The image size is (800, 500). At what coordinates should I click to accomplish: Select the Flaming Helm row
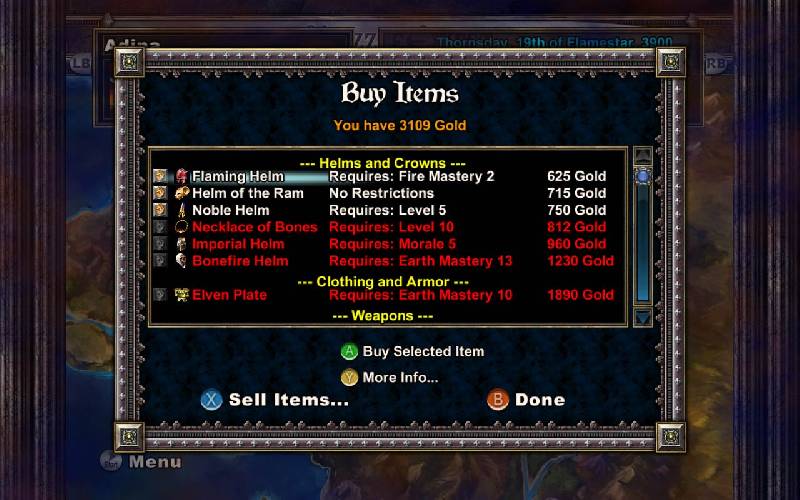pos(238,176)
